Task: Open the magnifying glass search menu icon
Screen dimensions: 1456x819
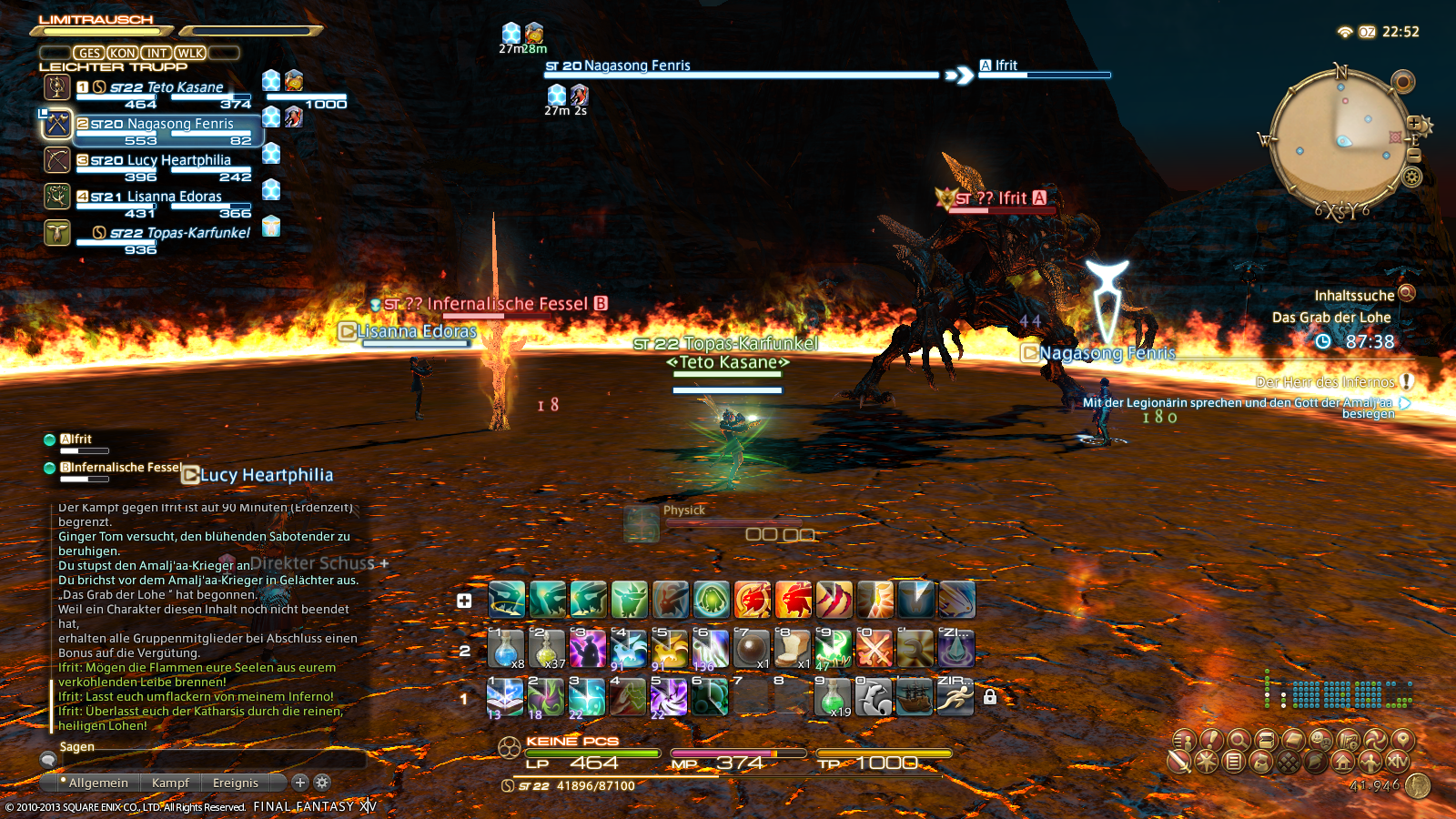Action: pyautogui.click(x=1238, y=740)
